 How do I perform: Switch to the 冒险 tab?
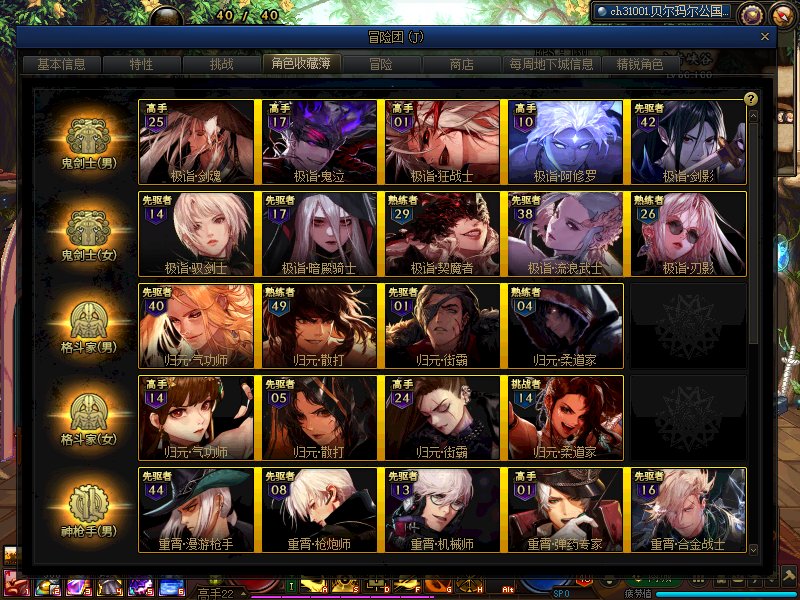click(x=380, y=64)
